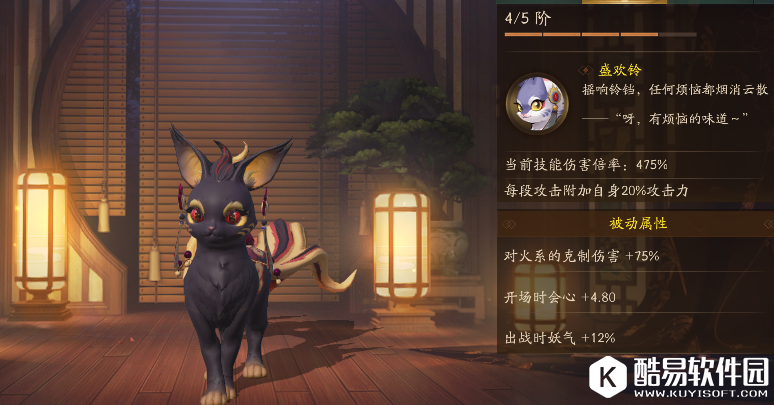Viewport: 774px width, 405px height.
Task: Click the 被动属性 section header
Action: [637, 223]
